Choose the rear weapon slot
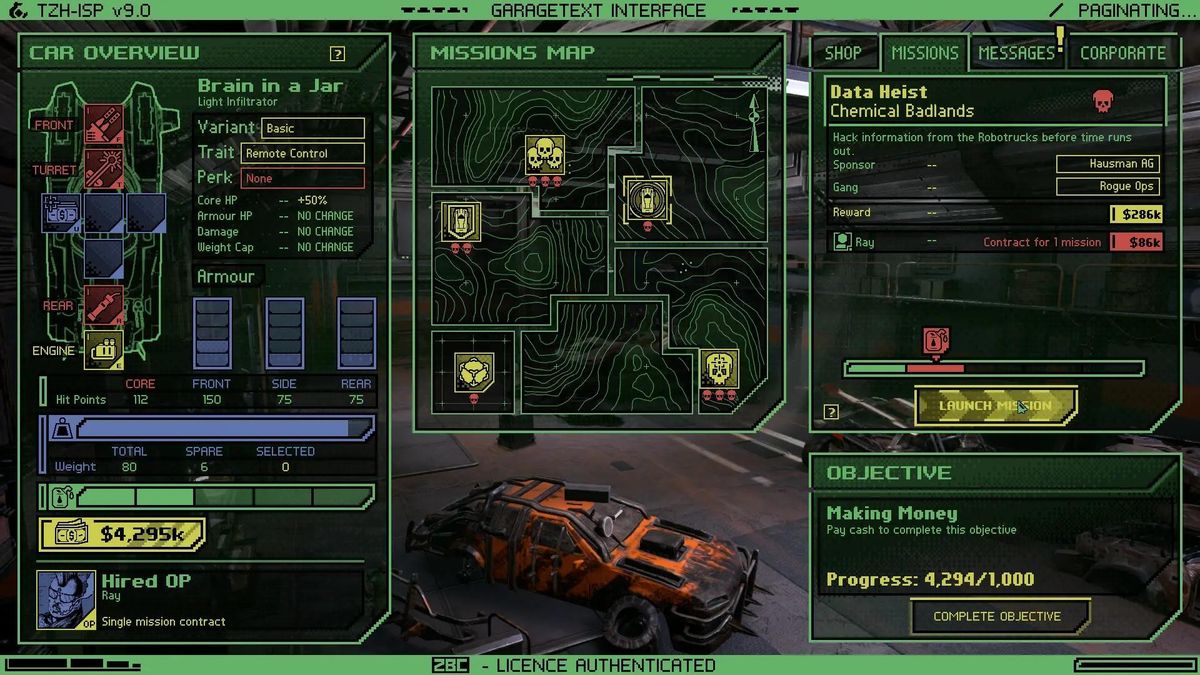This screenshot has height=675, width=1200. (x=104, y=304)
